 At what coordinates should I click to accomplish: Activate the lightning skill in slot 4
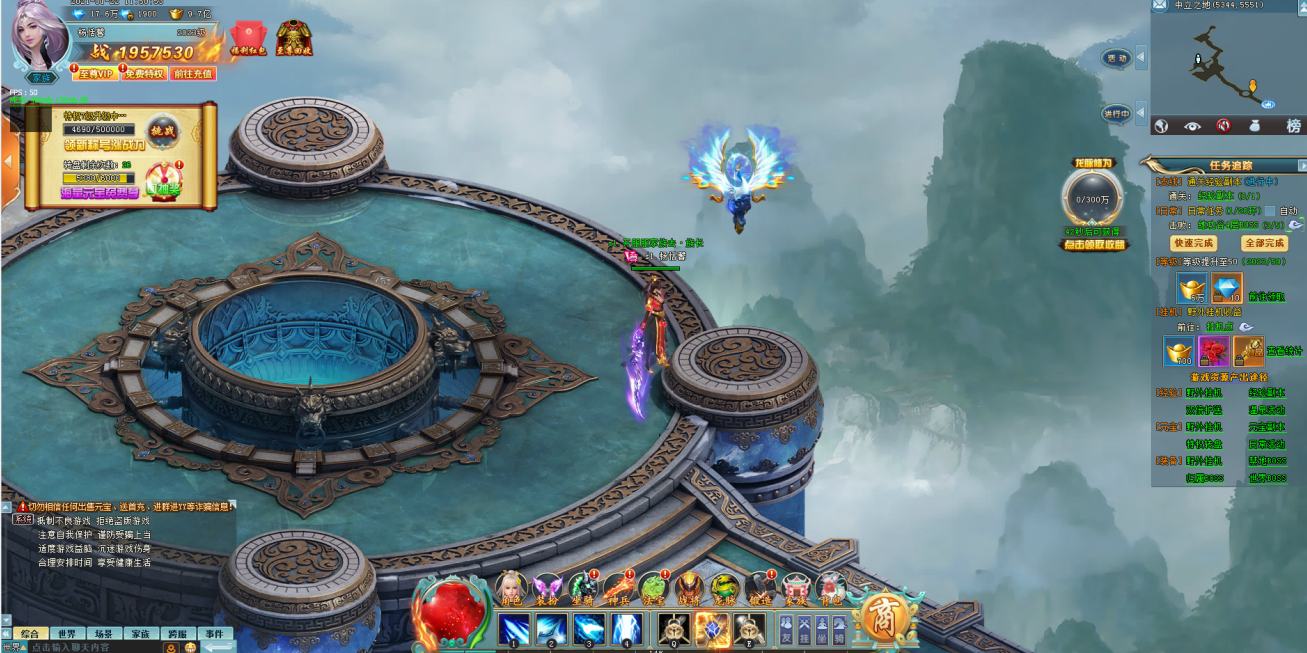626,629
